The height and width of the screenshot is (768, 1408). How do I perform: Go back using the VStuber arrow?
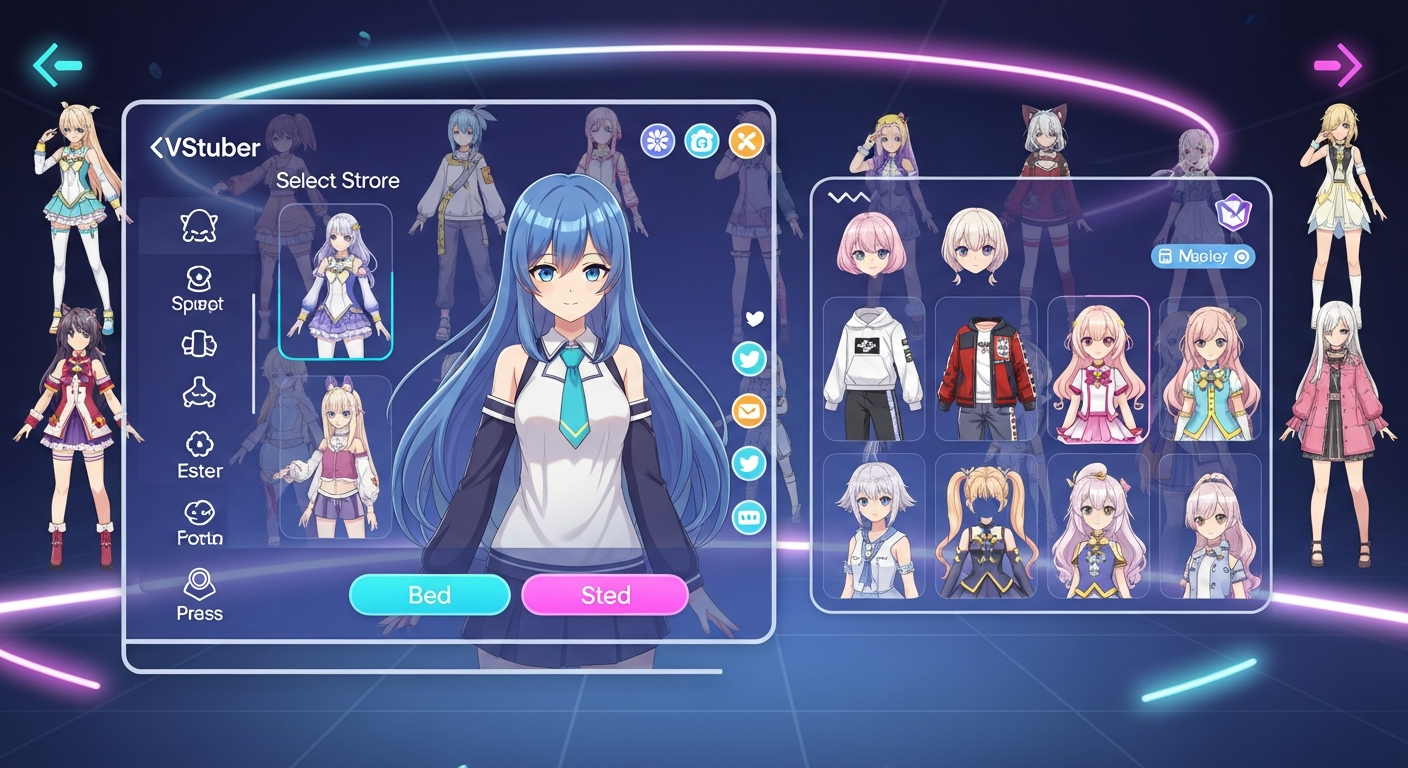tap(157, 149)
